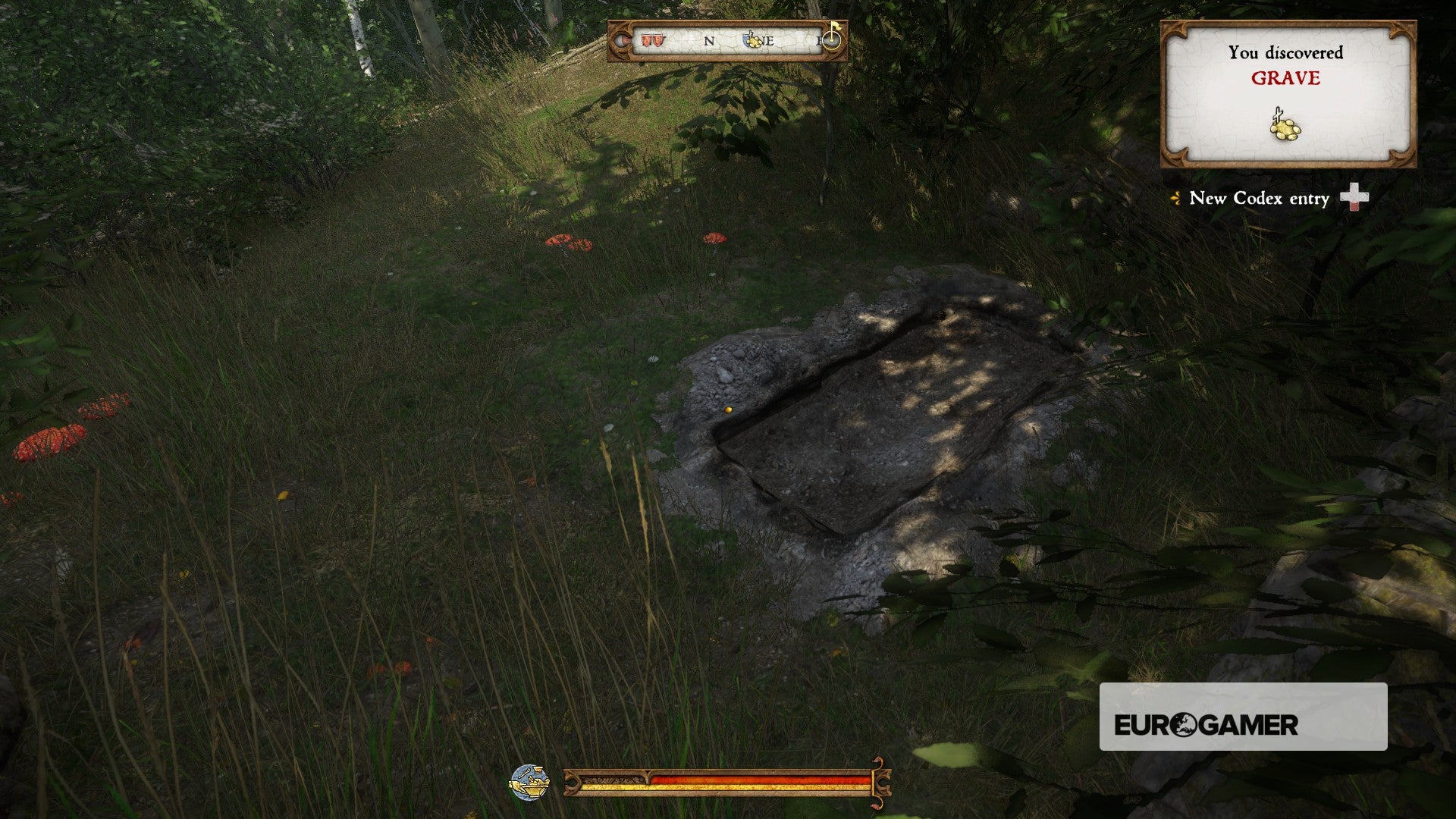Viewport: 1456px width, 819px height.
Task: Click the gold coin lying on the grave
Action: tap(729, 409)
